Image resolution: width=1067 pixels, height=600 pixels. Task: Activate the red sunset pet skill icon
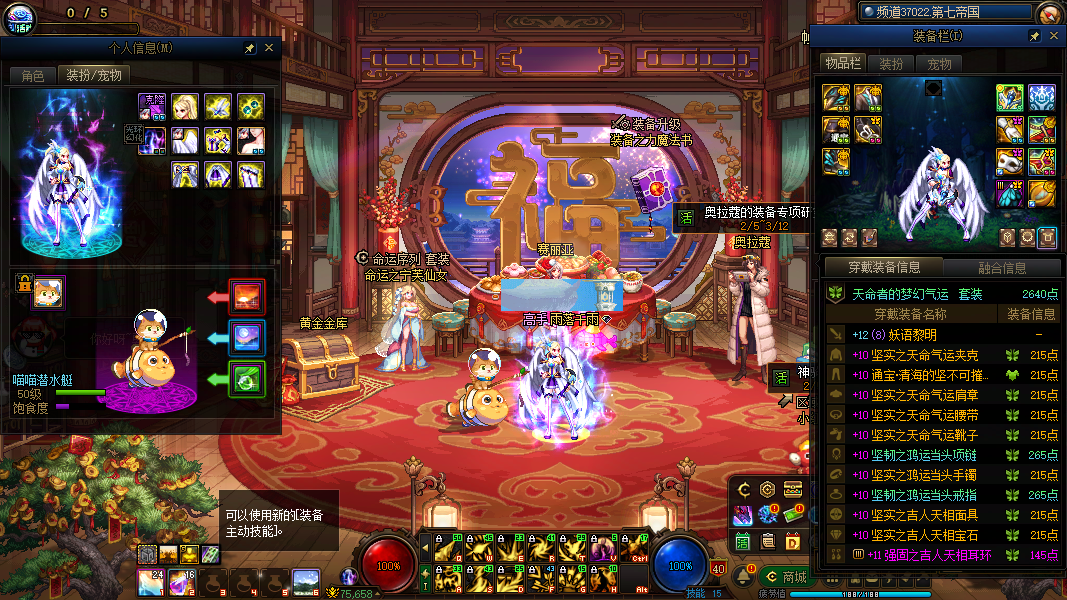coord(247,297)
